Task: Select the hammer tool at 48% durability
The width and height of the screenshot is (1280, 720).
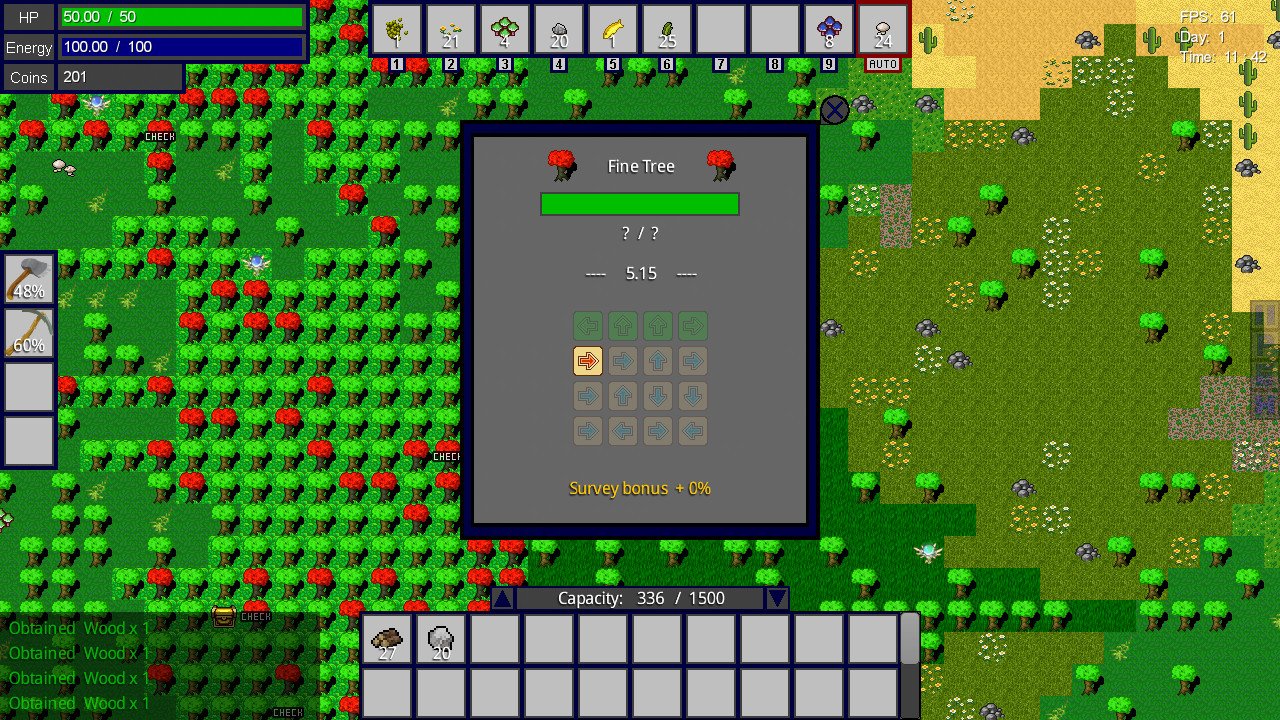Action: [28, 275]
